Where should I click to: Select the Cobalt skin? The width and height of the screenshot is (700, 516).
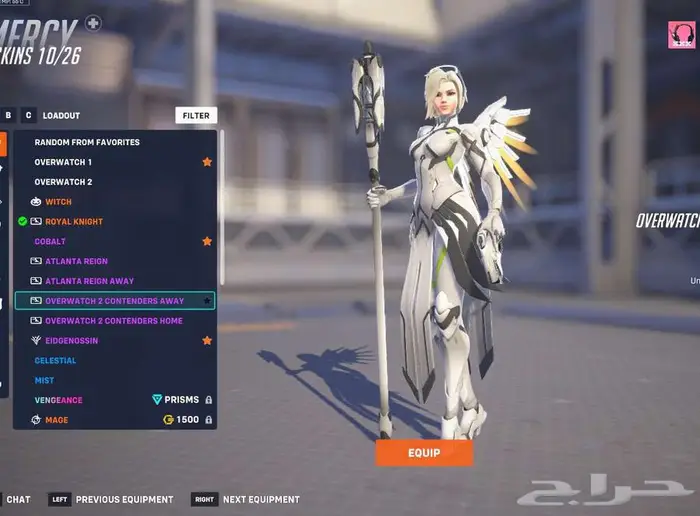pos(50,241)
